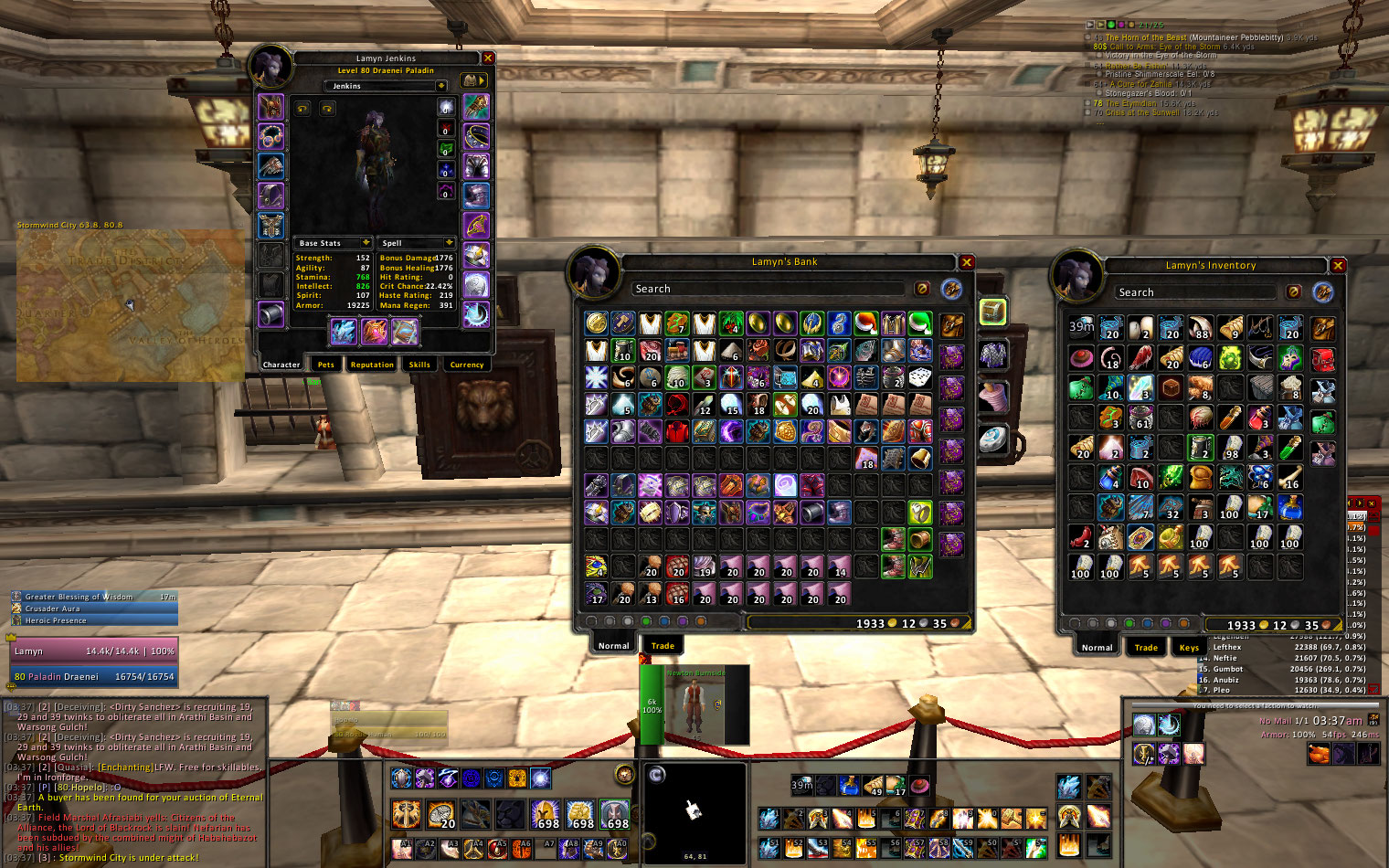Open the Currency tab
Image resolution: width=1389 pixels, height=868 pixels.
467,365
